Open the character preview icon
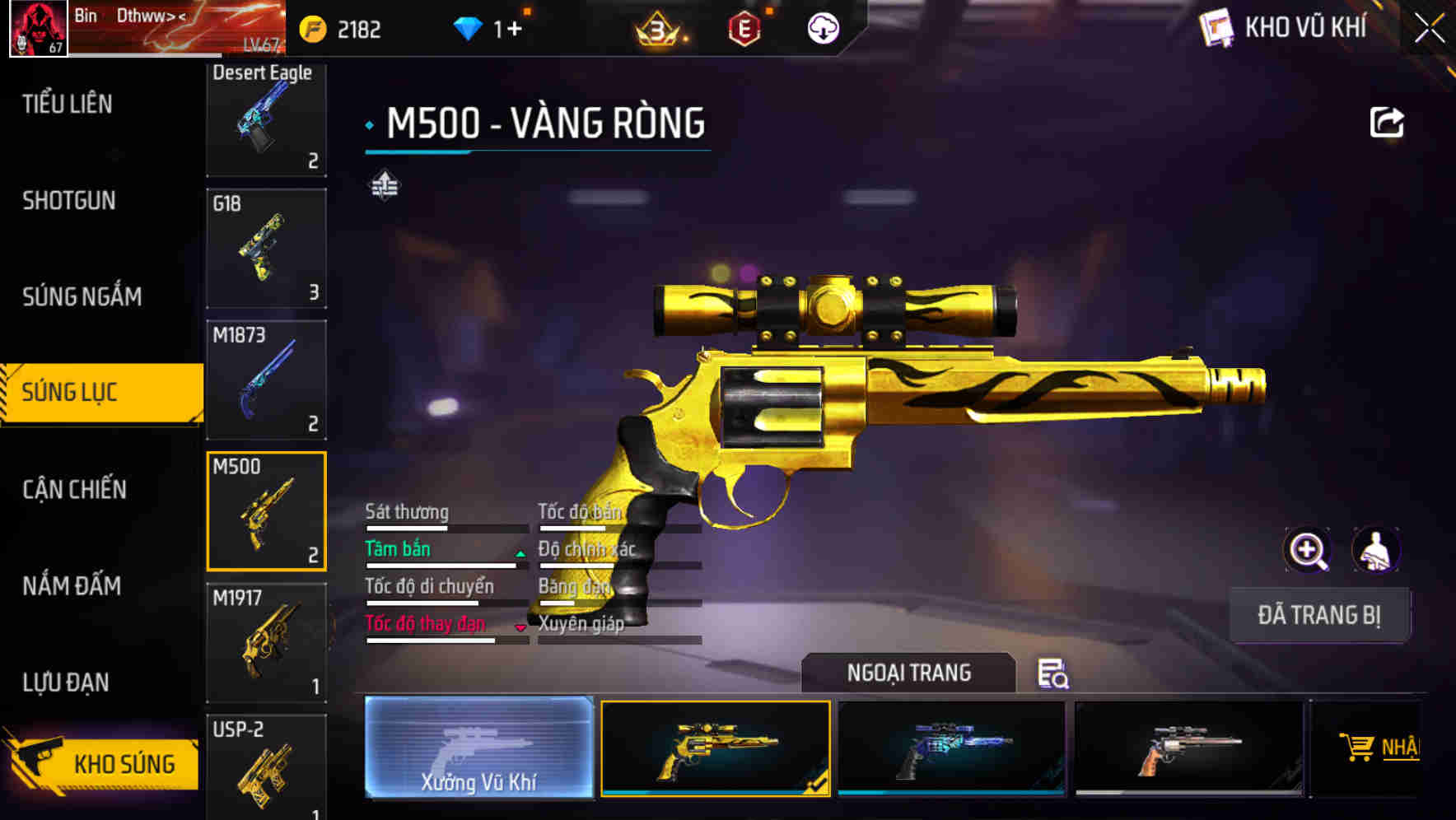The image size is (1456, 820). coord(1377,550)
